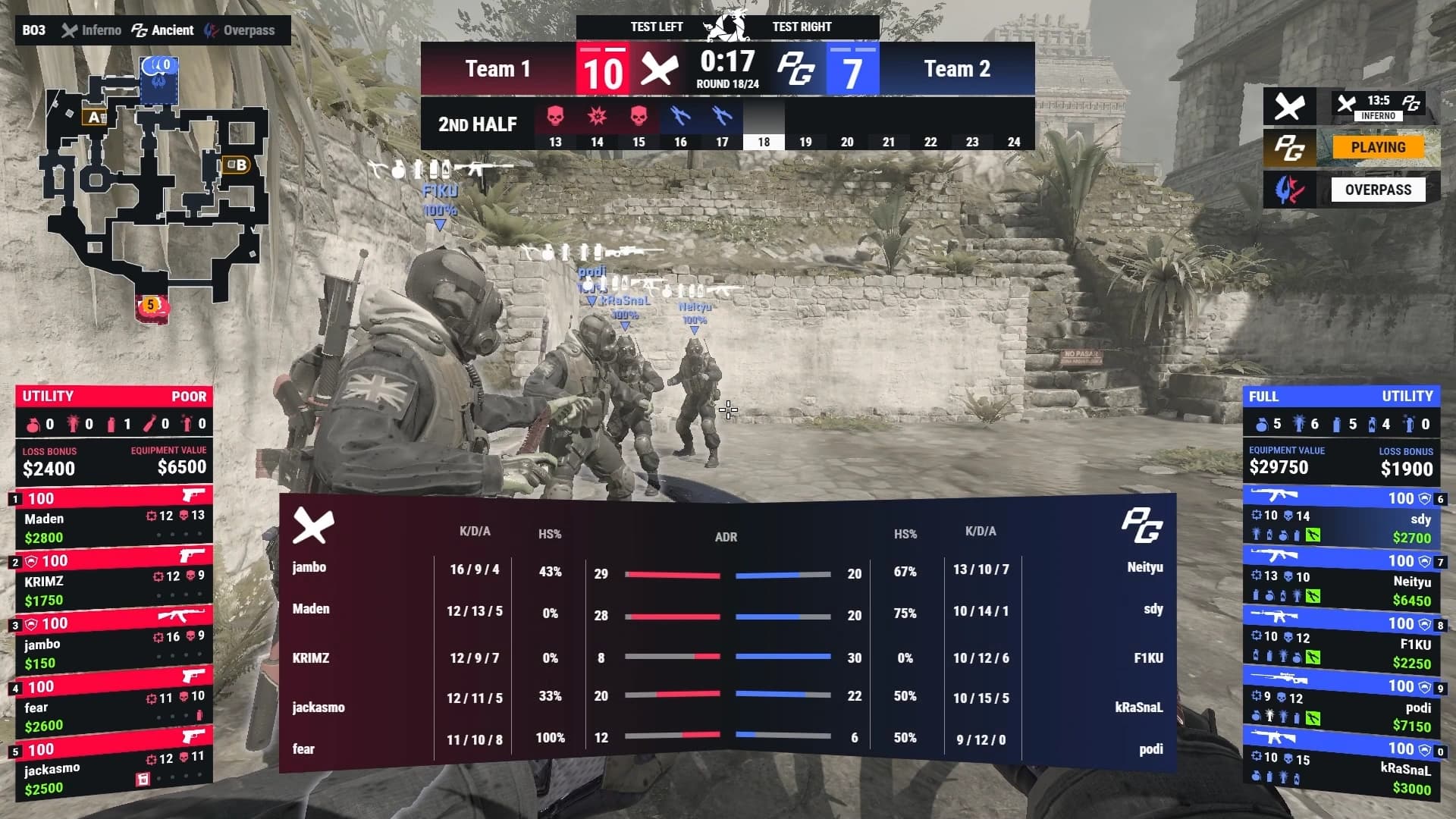The image size is (1456, 819).
Task: Click the Team 2 name on the scoreboard
Action: tap(956, 69)
